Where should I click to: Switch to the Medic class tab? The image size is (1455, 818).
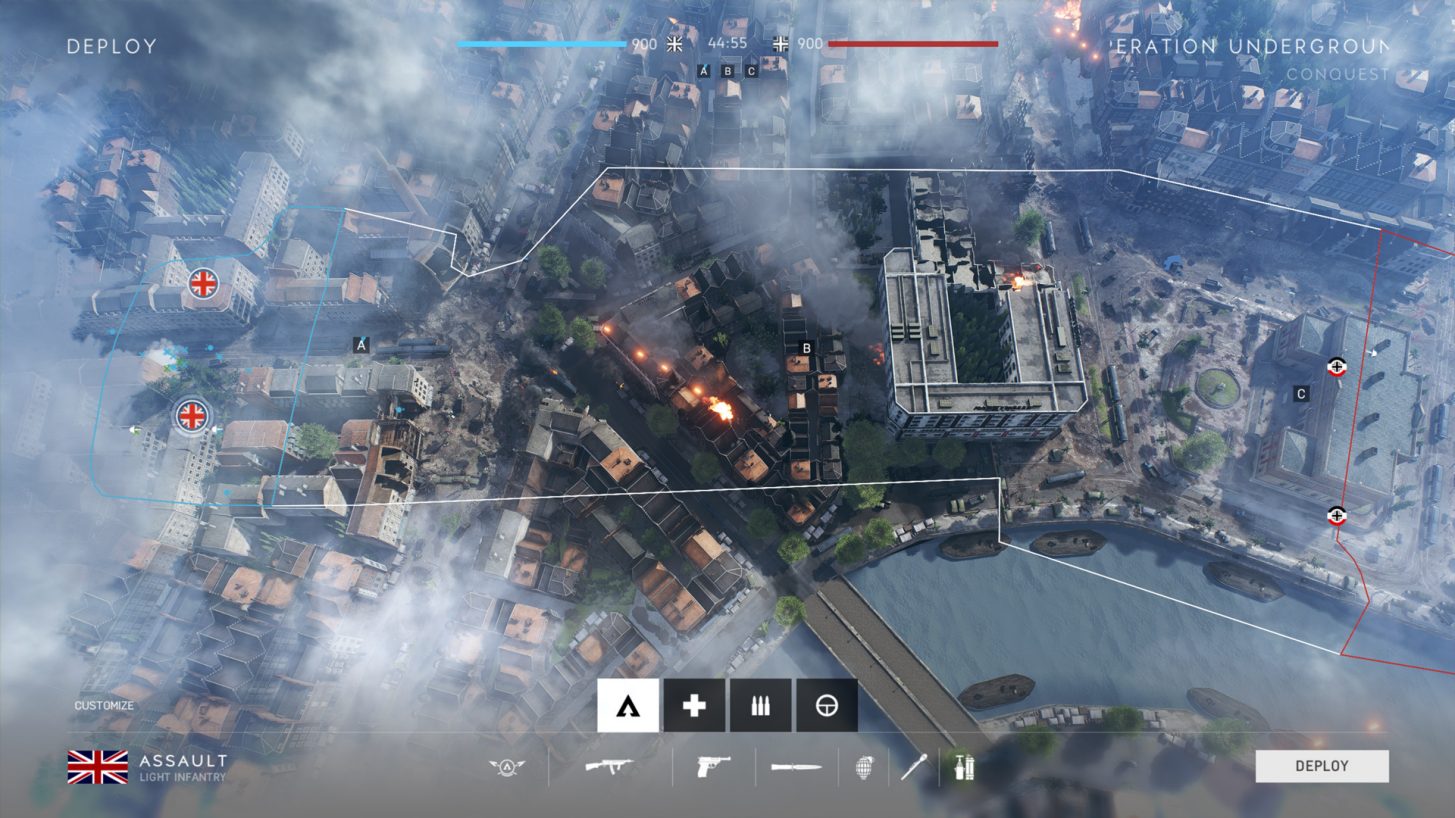click(693, 705)
